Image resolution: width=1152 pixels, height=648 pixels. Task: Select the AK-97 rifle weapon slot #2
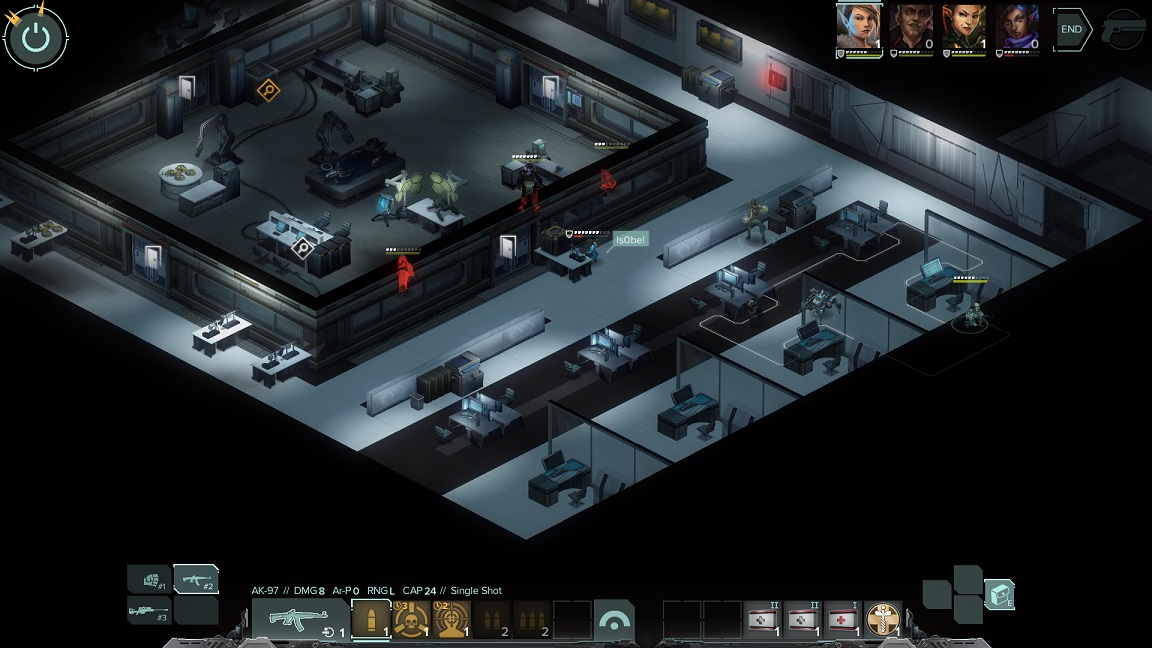(x=196, y=579)
